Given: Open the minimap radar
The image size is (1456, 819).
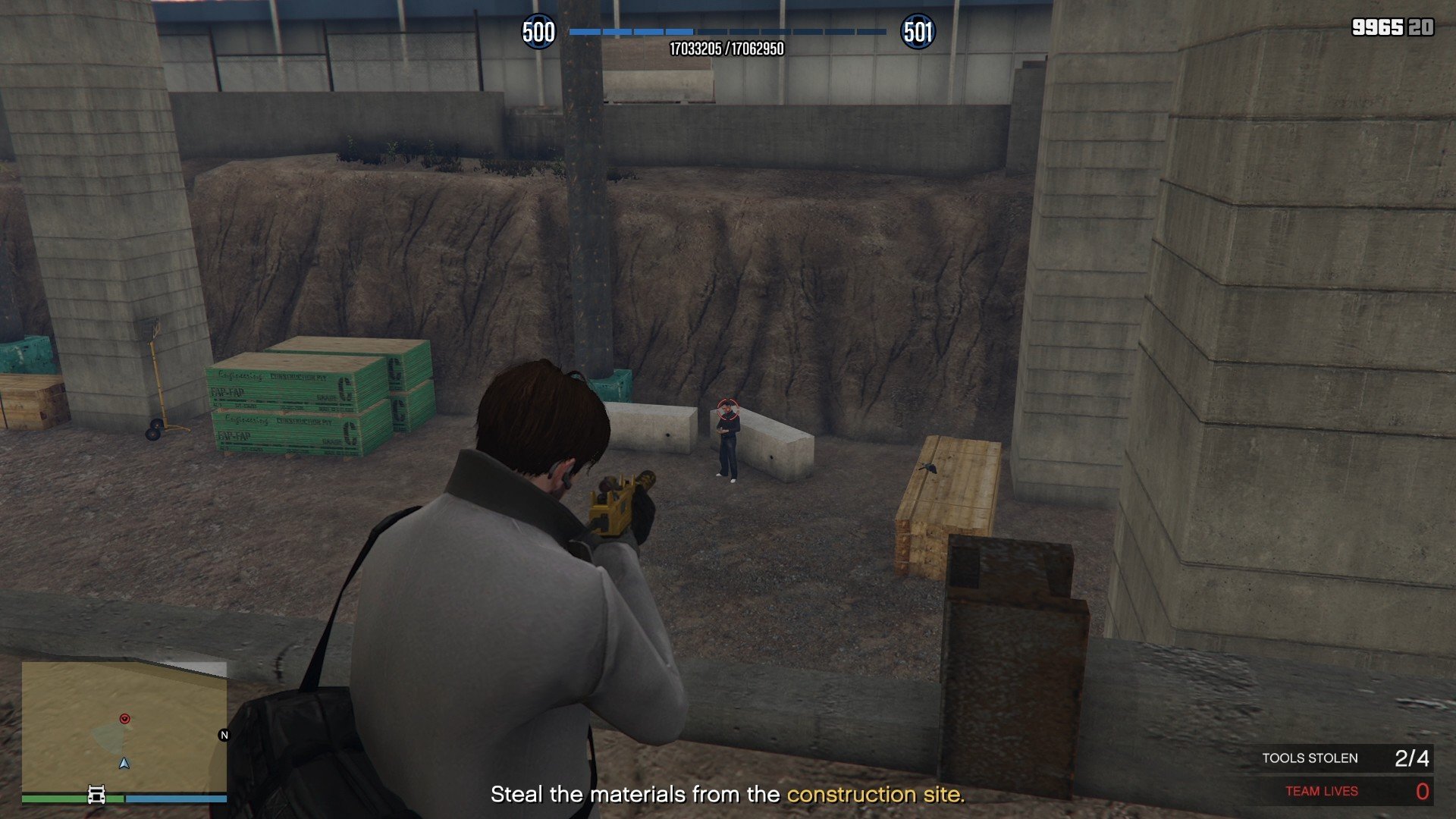Looking at the screenshot, I should tap(124, 726).
